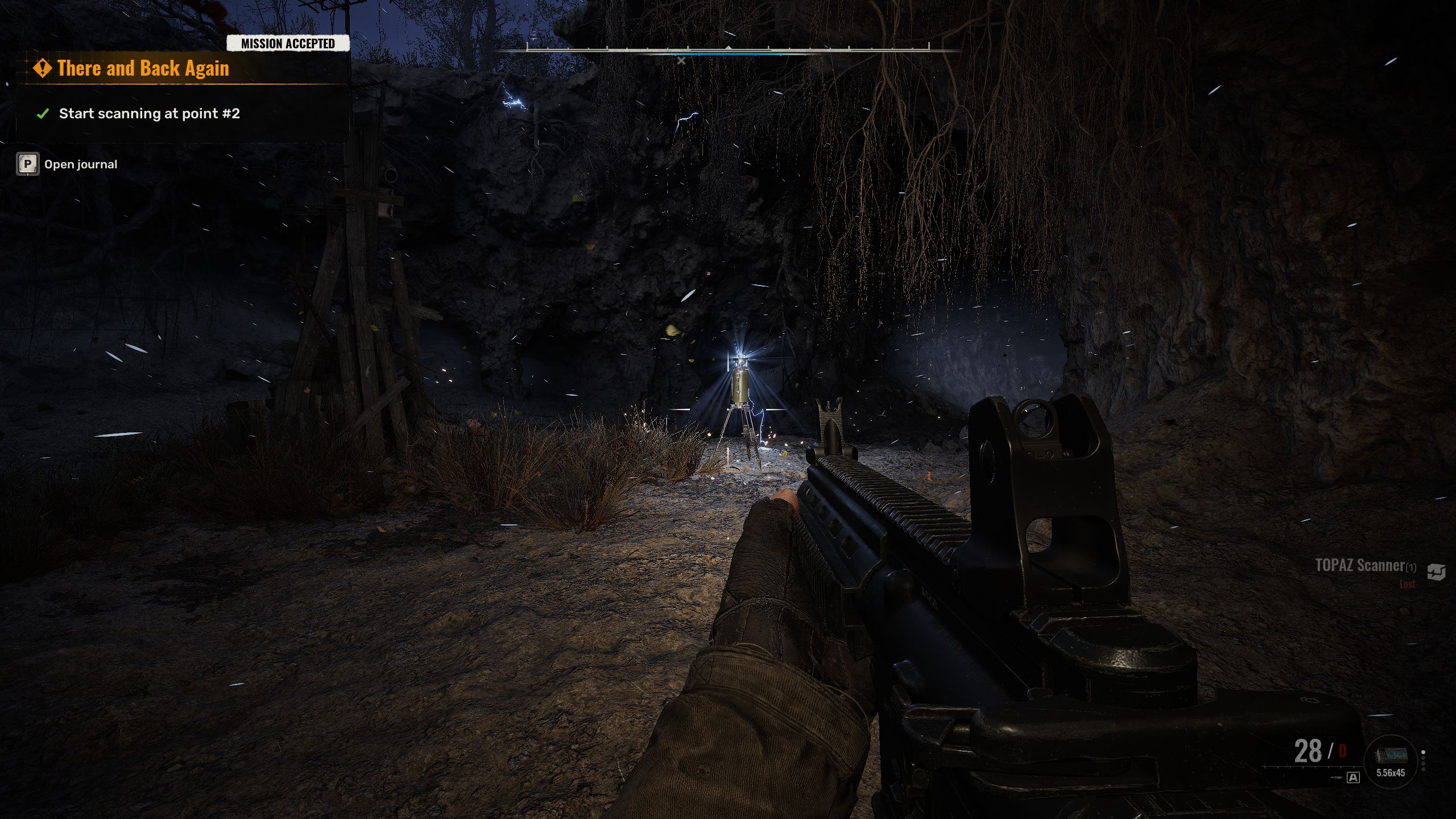Click the Start scanning at point #2 objective
The height and width of the screenshot is (819, 1456).
click(x=149, y=114)
